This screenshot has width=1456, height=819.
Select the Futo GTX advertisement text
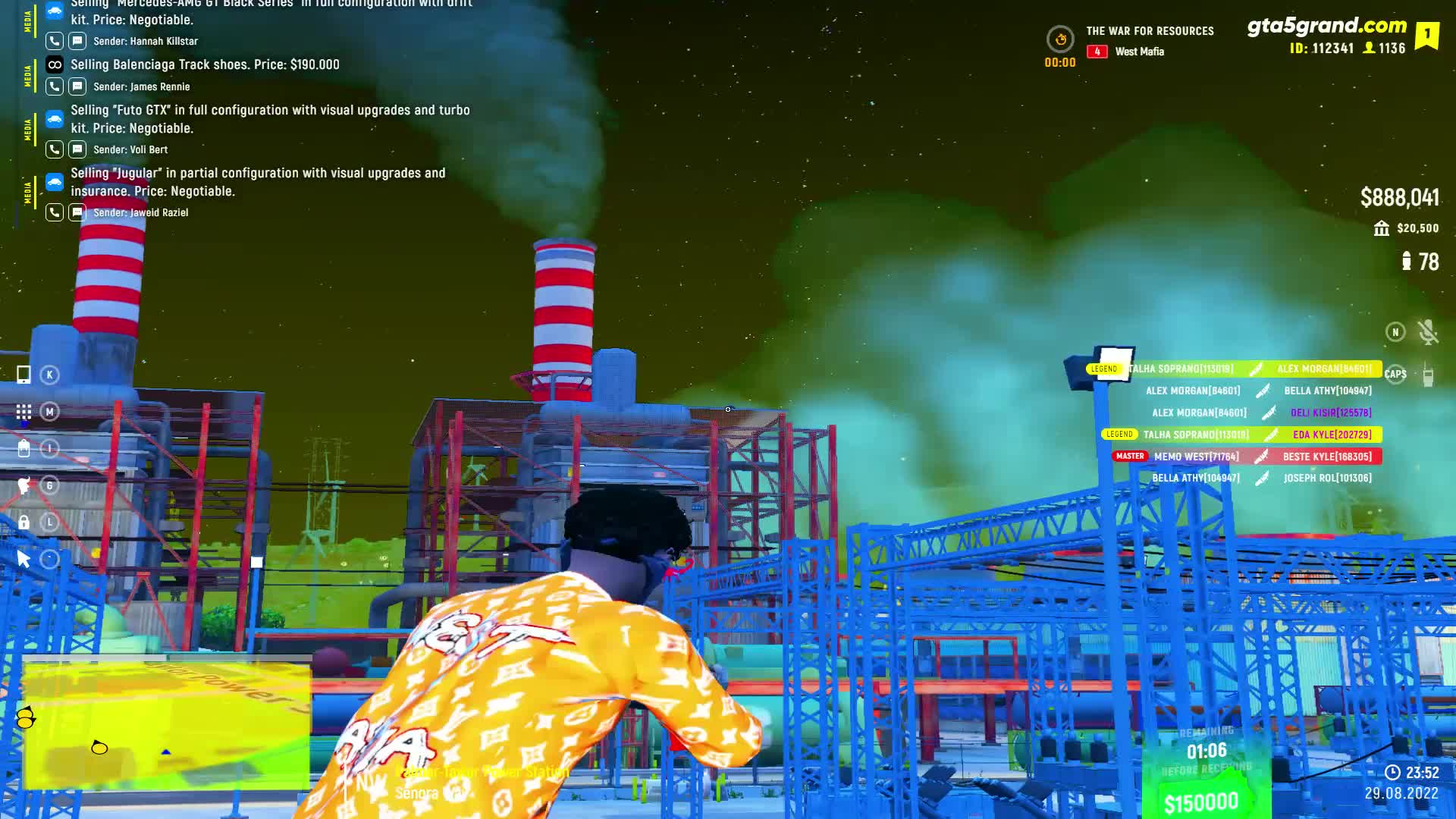tap(270, 119)
